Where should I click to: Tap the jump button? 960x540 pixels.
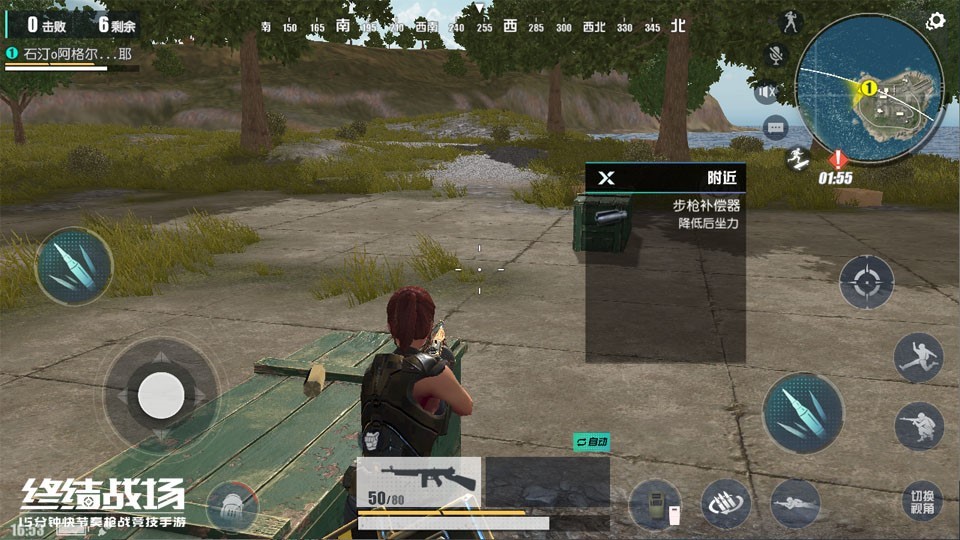pyautogui.click(x=918, y=357)
